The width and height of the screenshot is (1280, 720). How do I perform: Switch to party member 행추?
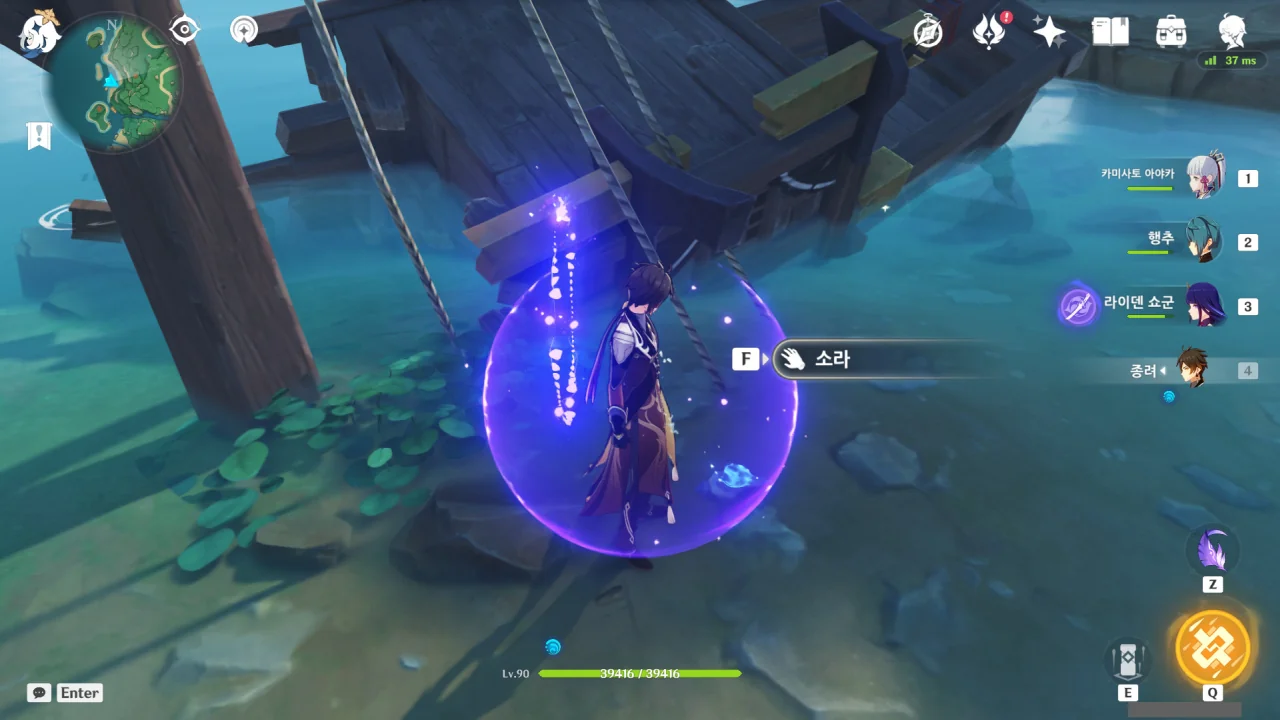[x=1203, y=242]
